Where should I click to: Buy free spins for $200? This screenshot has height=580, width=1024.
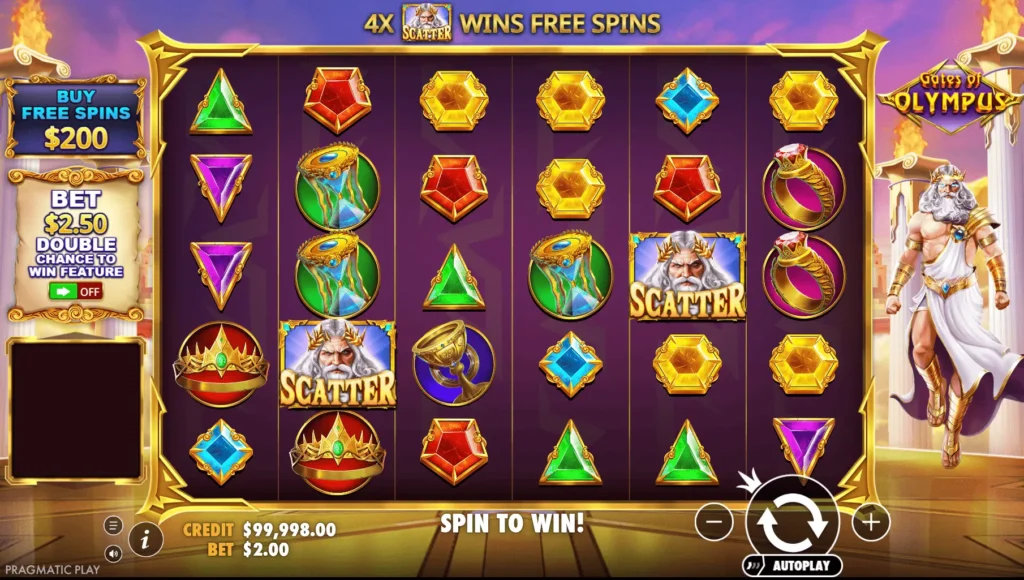point(75,119)
